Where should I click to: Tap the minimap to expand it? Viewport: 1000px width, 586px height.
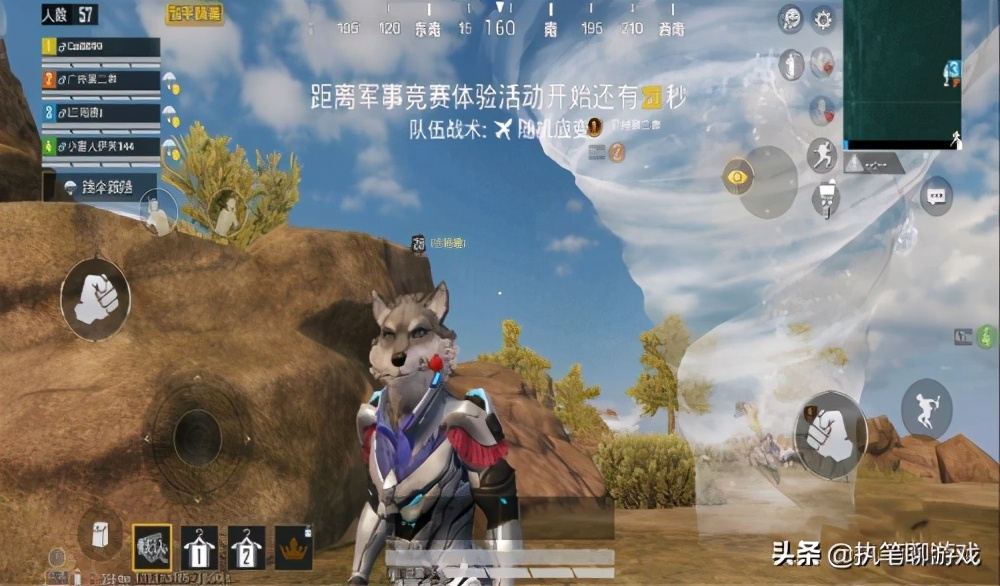click(900, 72)
